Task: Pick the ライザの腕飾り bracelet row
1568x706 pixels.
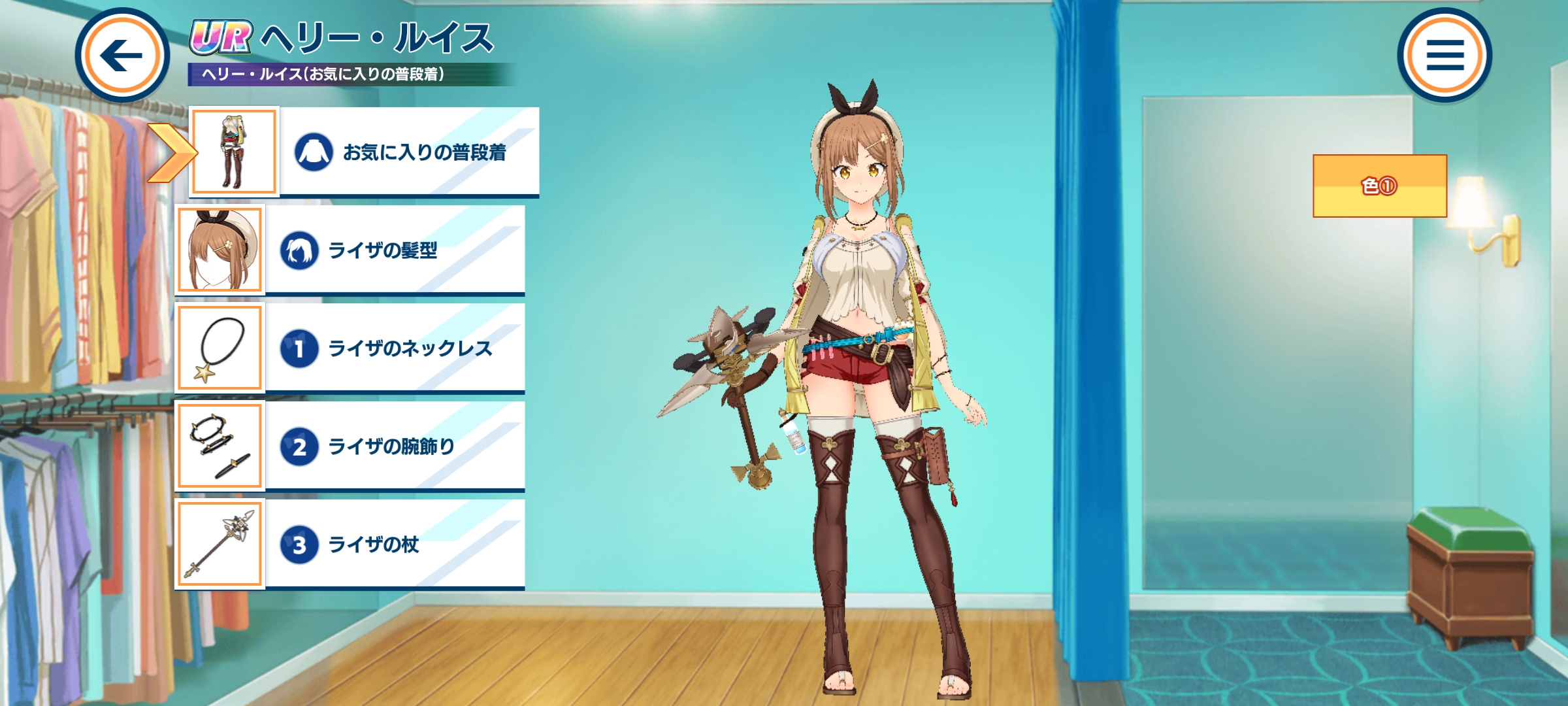Action: (395, 446)
